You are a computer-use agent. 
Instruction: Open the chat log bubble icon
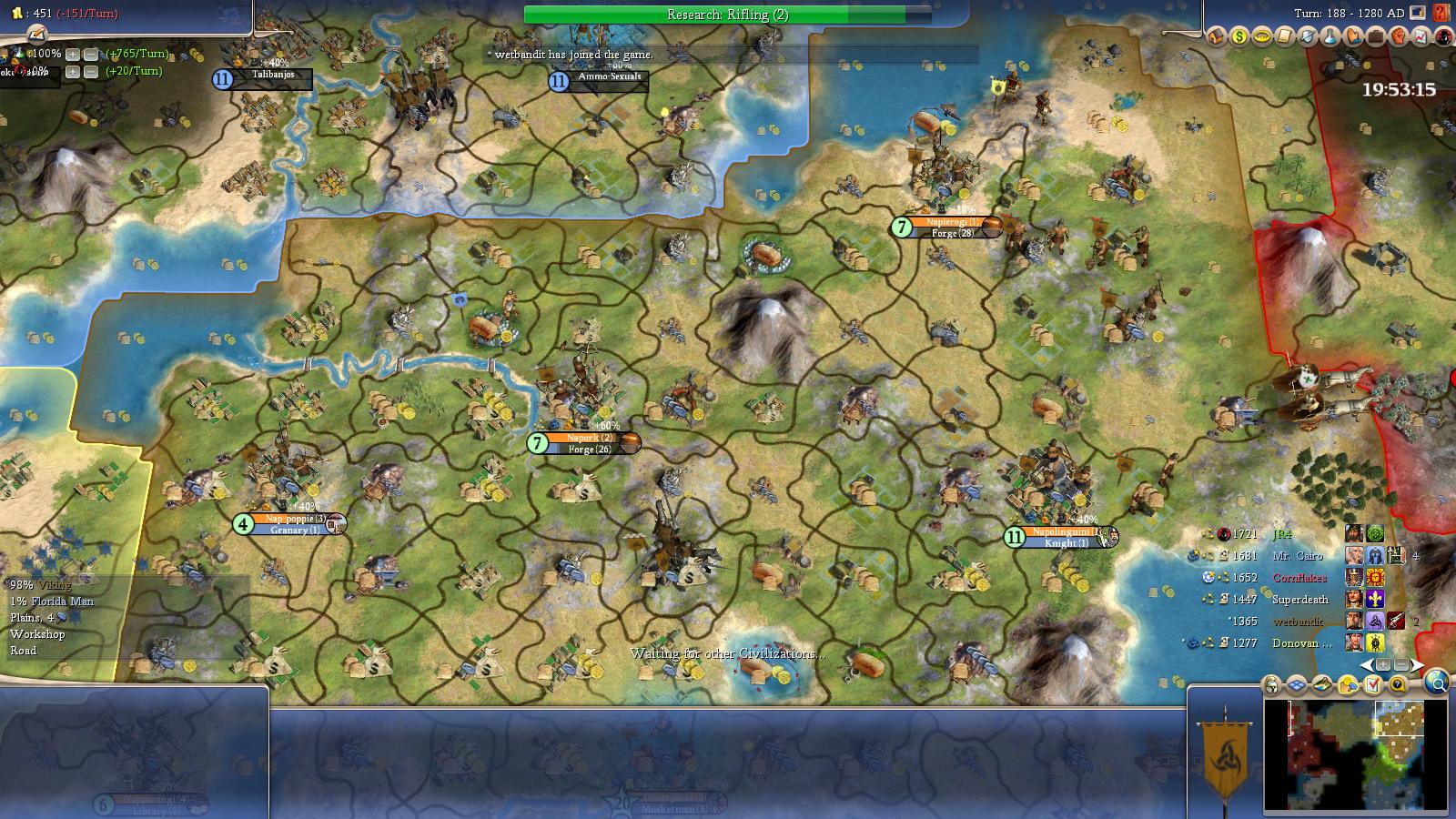point(1399,684)
